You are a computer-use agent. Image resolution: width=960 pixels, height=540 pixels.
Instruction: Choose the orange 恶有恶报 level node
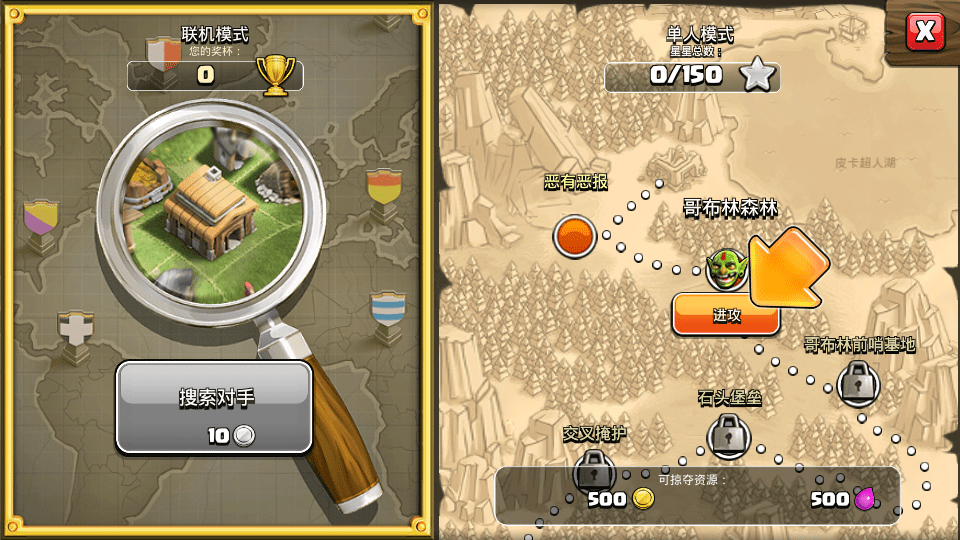[575, 236]
